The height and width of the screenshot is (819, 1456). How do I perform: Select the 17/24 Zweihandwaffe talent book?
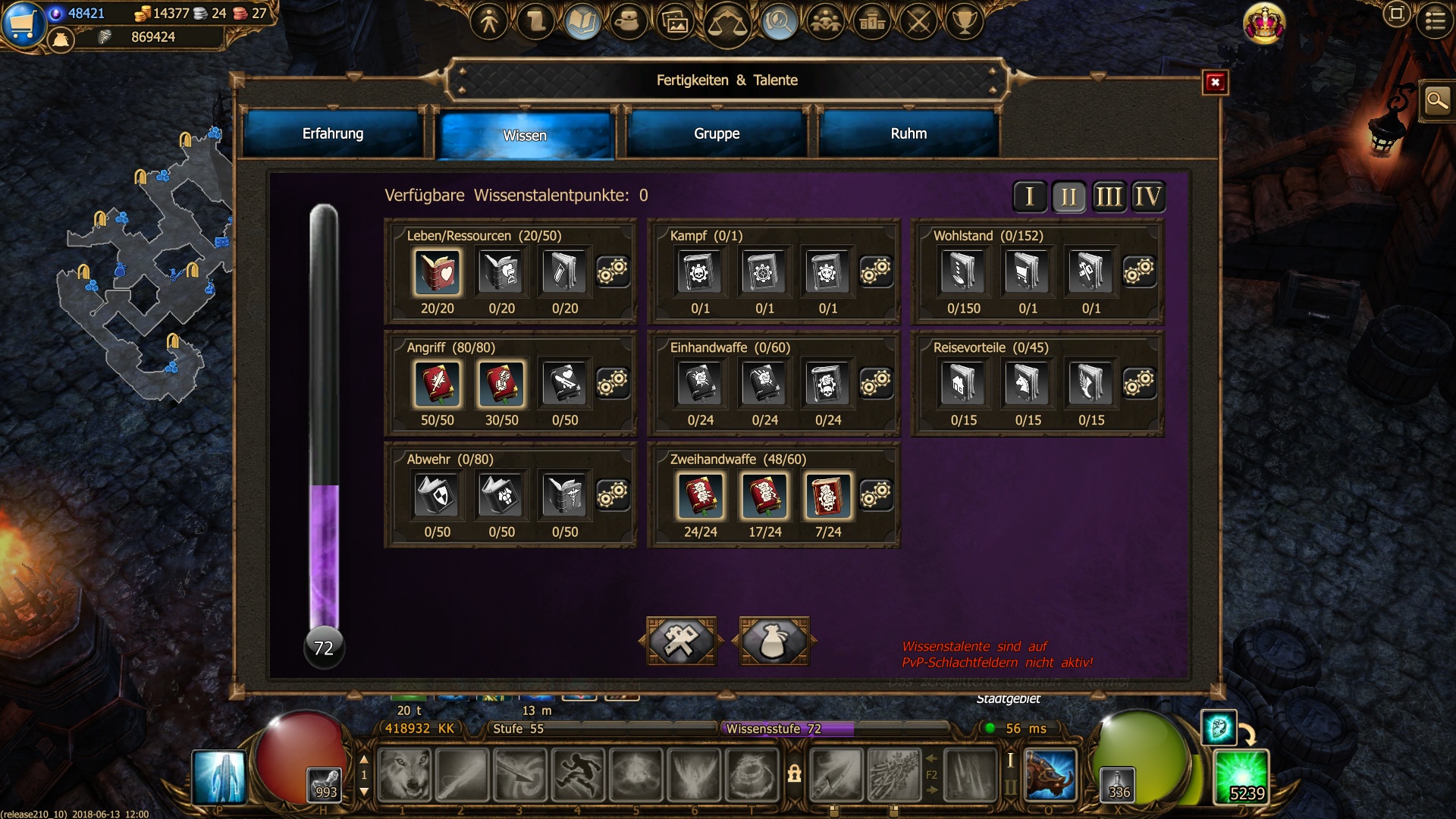coord(764,495)
